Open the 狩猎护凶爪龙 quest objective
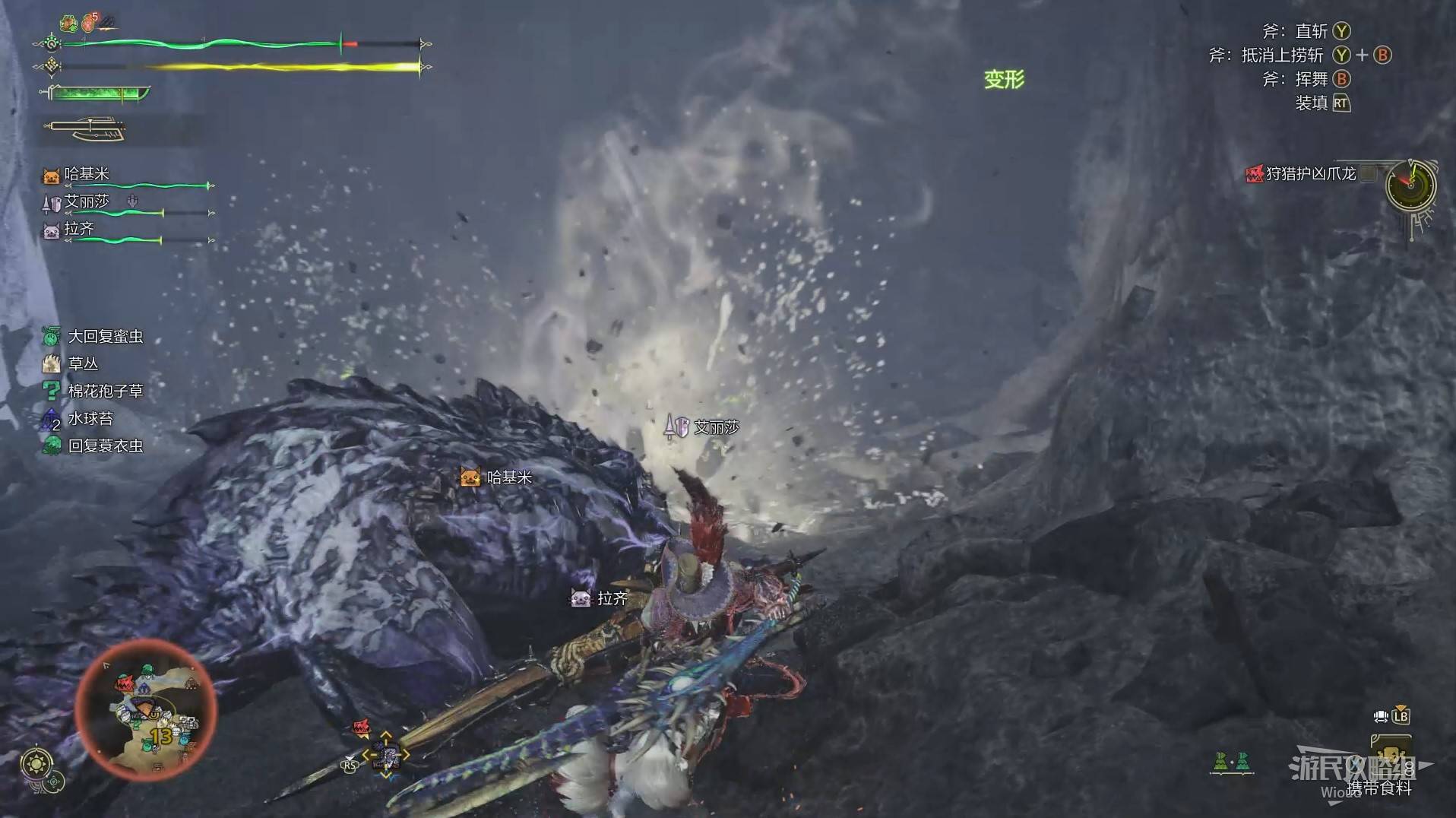The height and width of the screenshot is (818, 1456). pyautogui.click(x=1309, y=174)
